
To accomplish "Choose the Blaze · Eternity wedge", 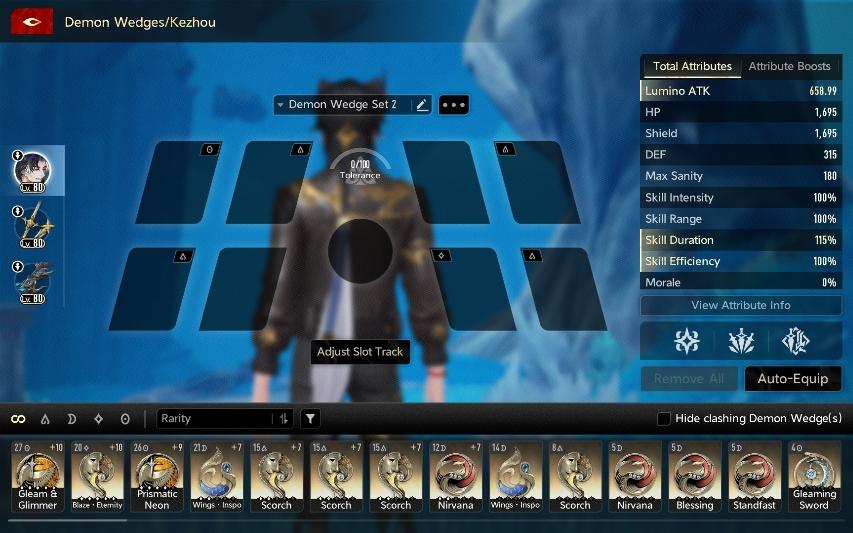I will (97, 478).
